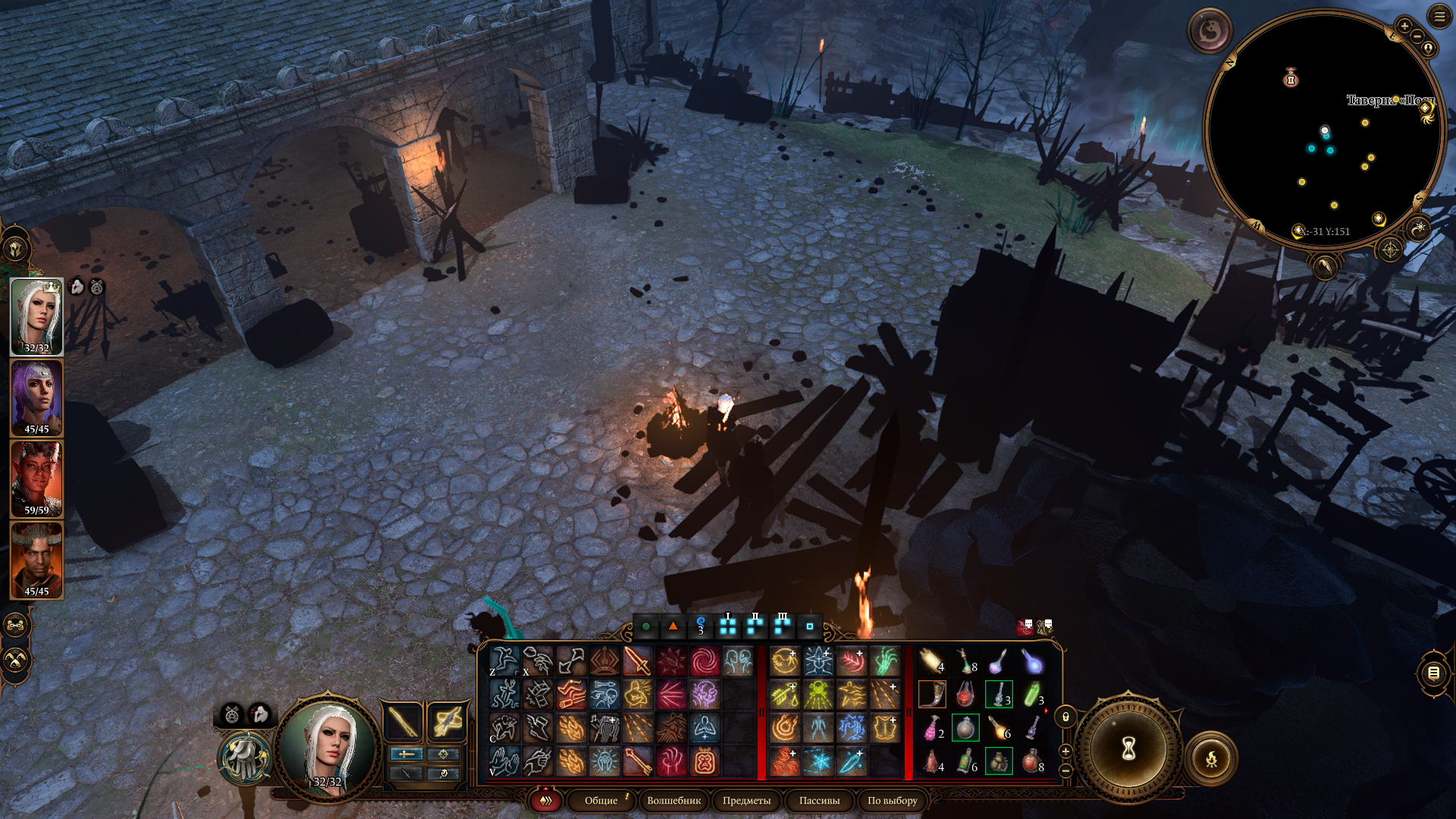Activate the blue snowflake spell icon
This screenshot has height=819, width=1456.
[x=818, y=761]
